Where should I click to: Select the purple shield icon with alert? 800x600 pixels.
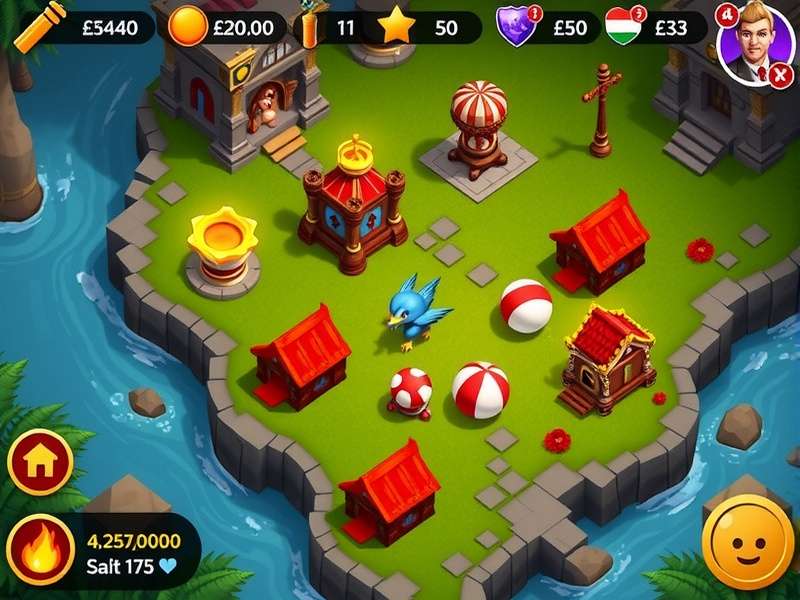click(x=517, y=27)
